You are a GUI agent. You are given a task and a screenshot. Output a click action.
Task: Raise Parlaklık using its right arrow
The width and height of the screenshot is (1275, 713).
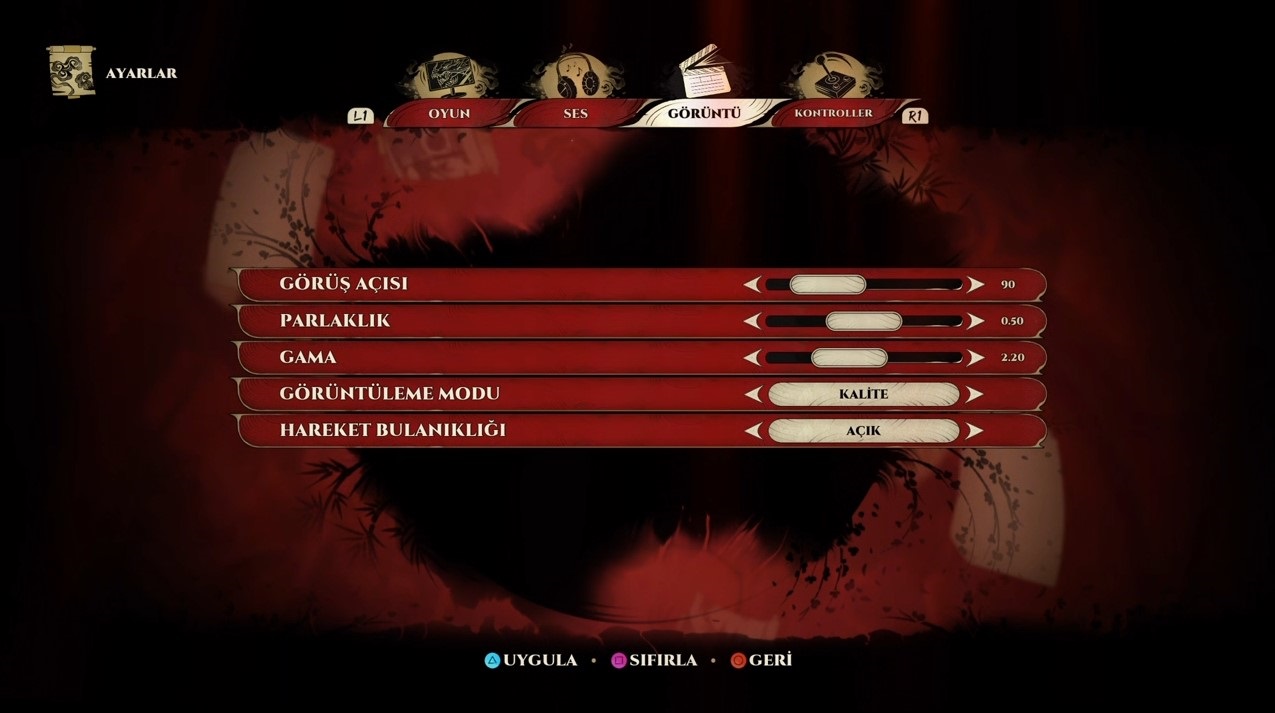(x=975, y=321)
